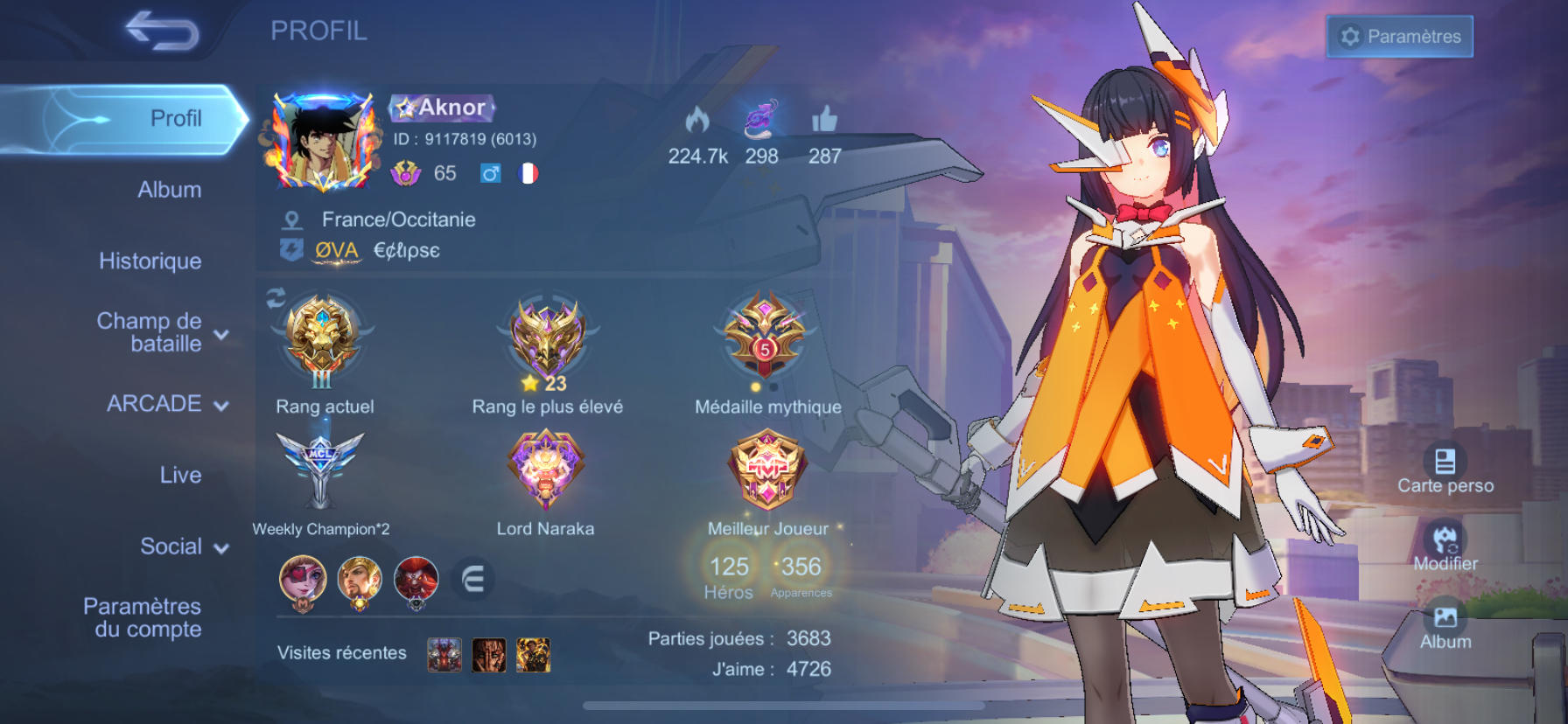Screen dimensions: 1568x724
Task: Click the refresh arrows above the rank emblems
Action: [275, 297]
